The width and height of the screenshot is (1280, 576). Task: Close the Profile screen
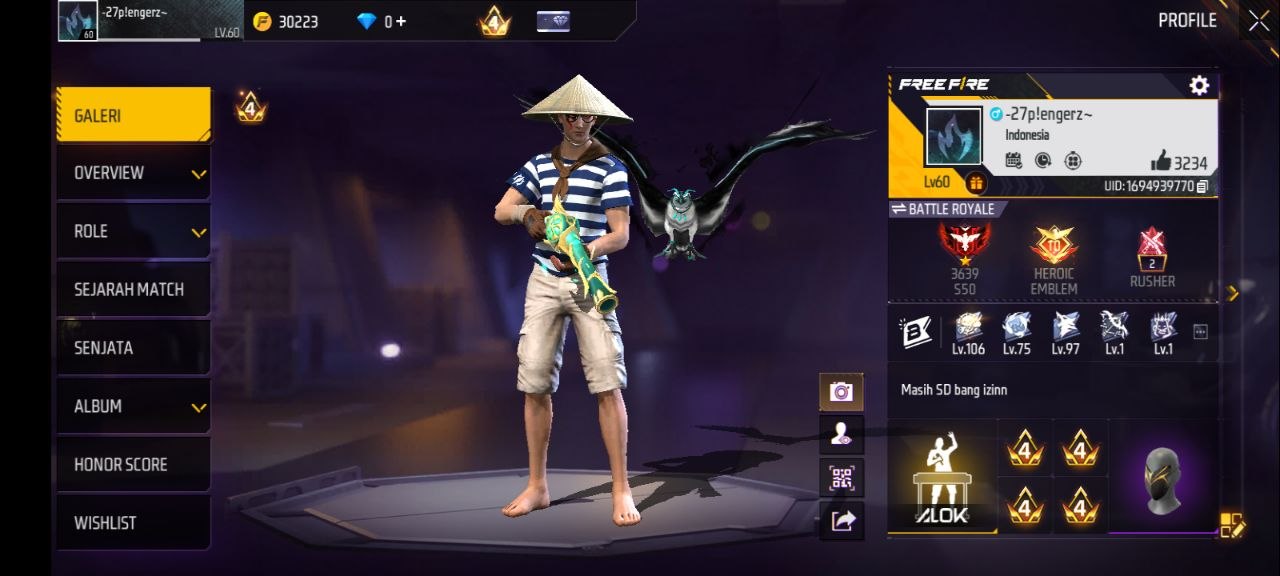[x=1258, y=20]
